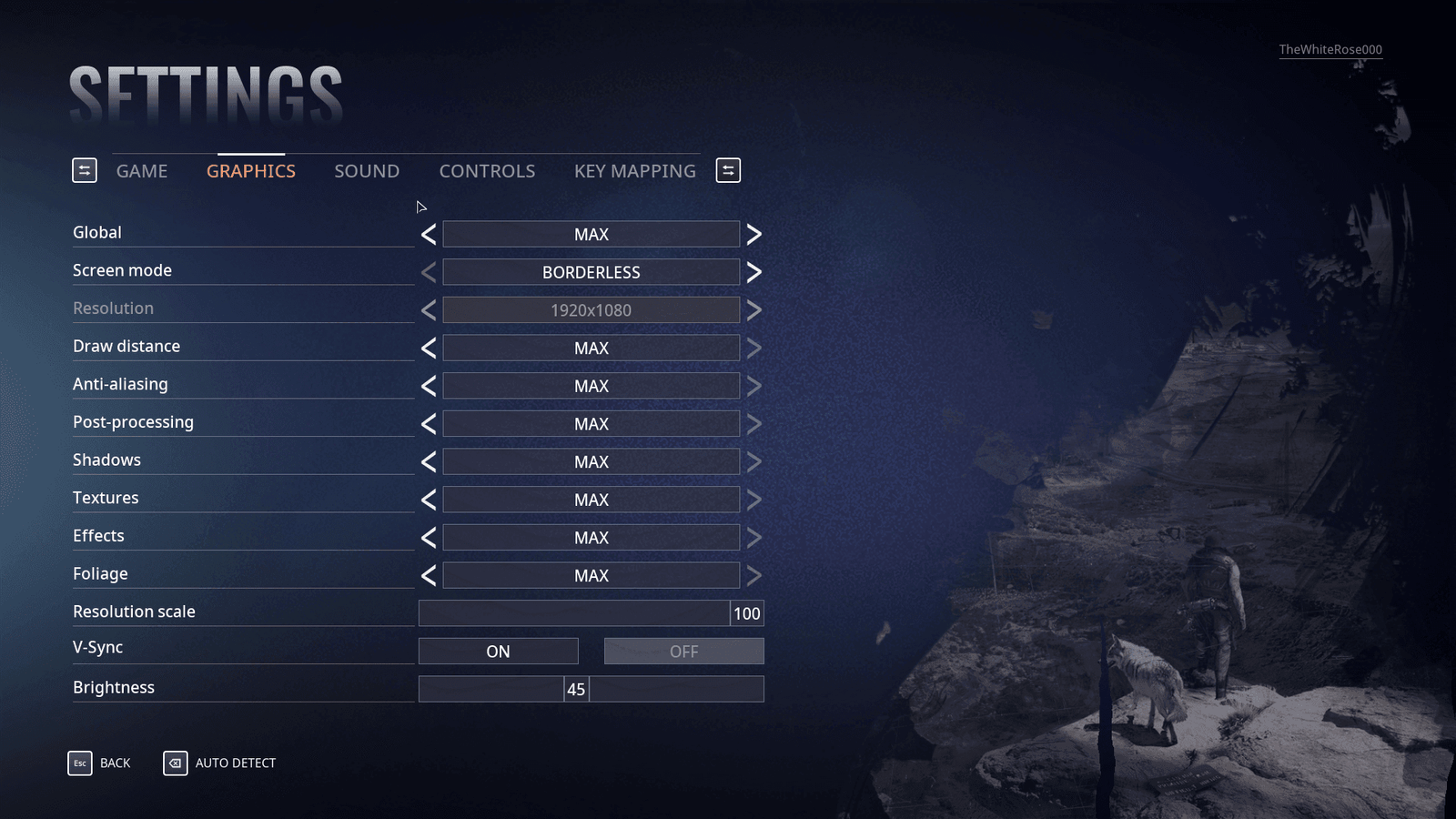Lower Post-processing quality with left arrow
The height and width of the screenshot is (819, 1456).
[x=429, y=424]
